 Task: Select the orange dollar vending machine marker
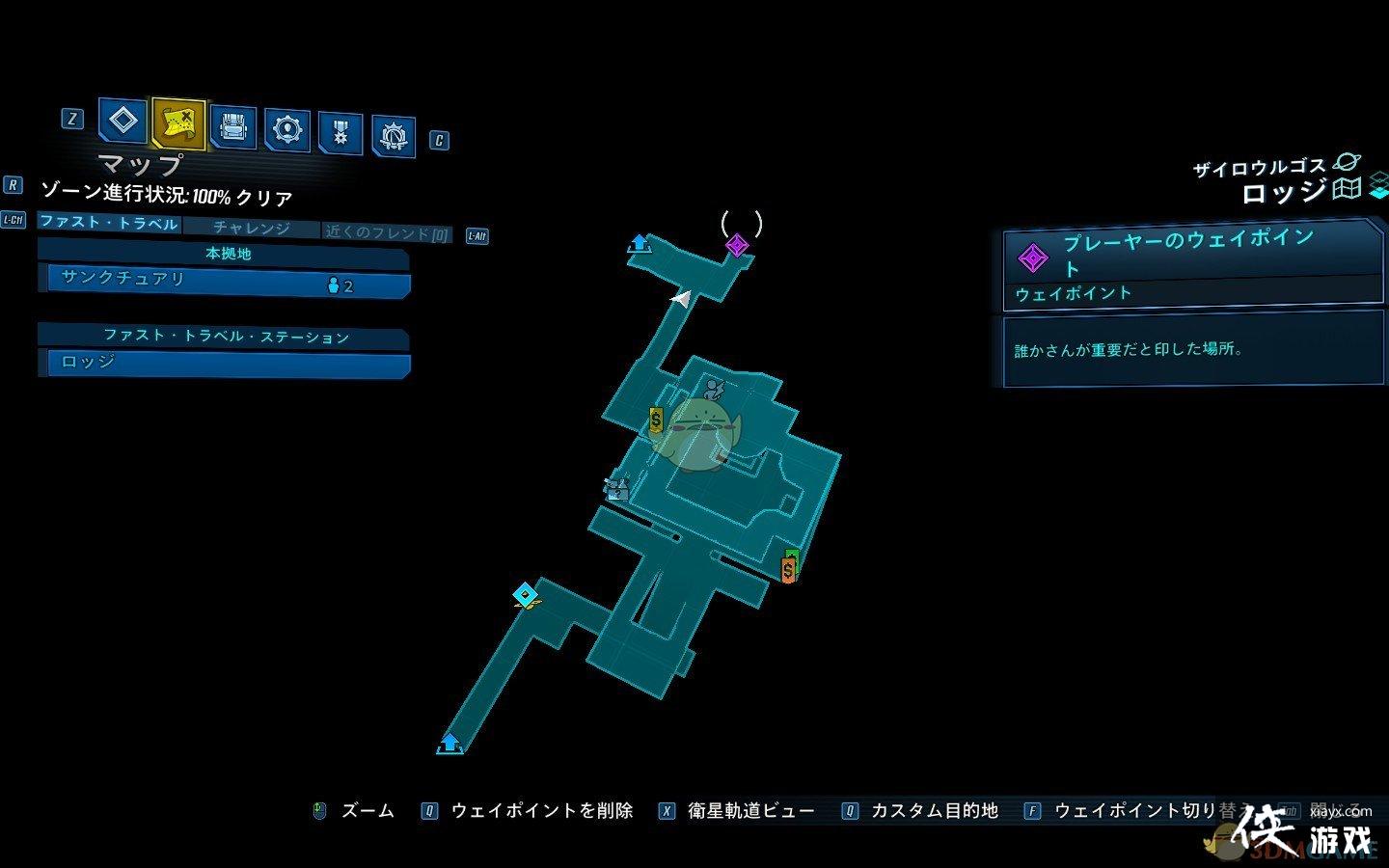pos(789,570)
